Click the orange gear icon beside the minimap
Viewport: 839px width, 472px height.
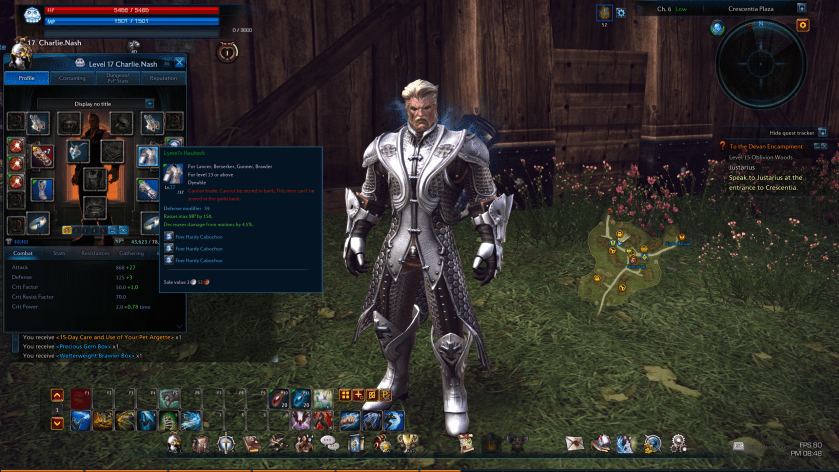coord(802,25)
